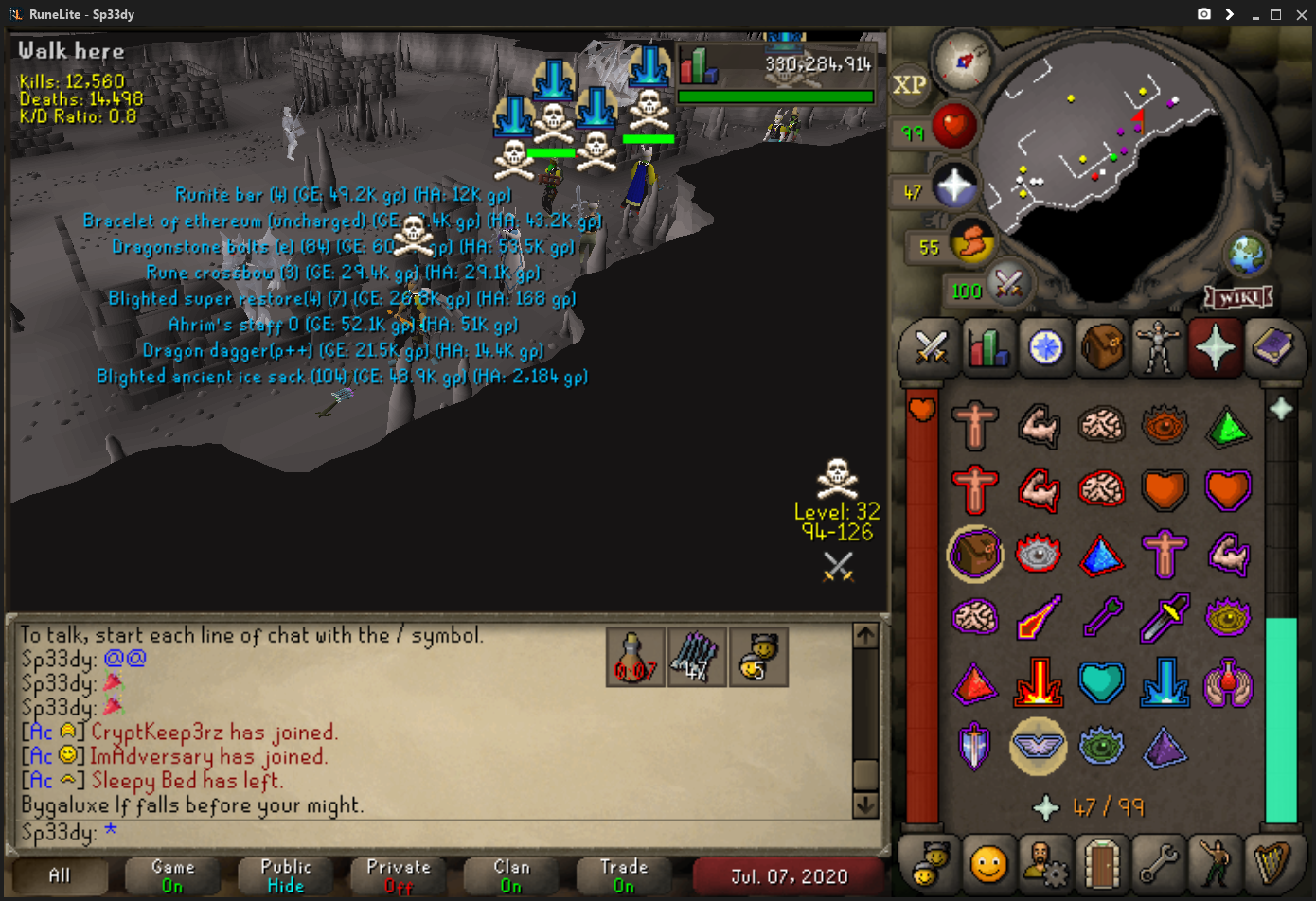Show the worn equipment tab

pyautogui.click(x=1159, y=347)
